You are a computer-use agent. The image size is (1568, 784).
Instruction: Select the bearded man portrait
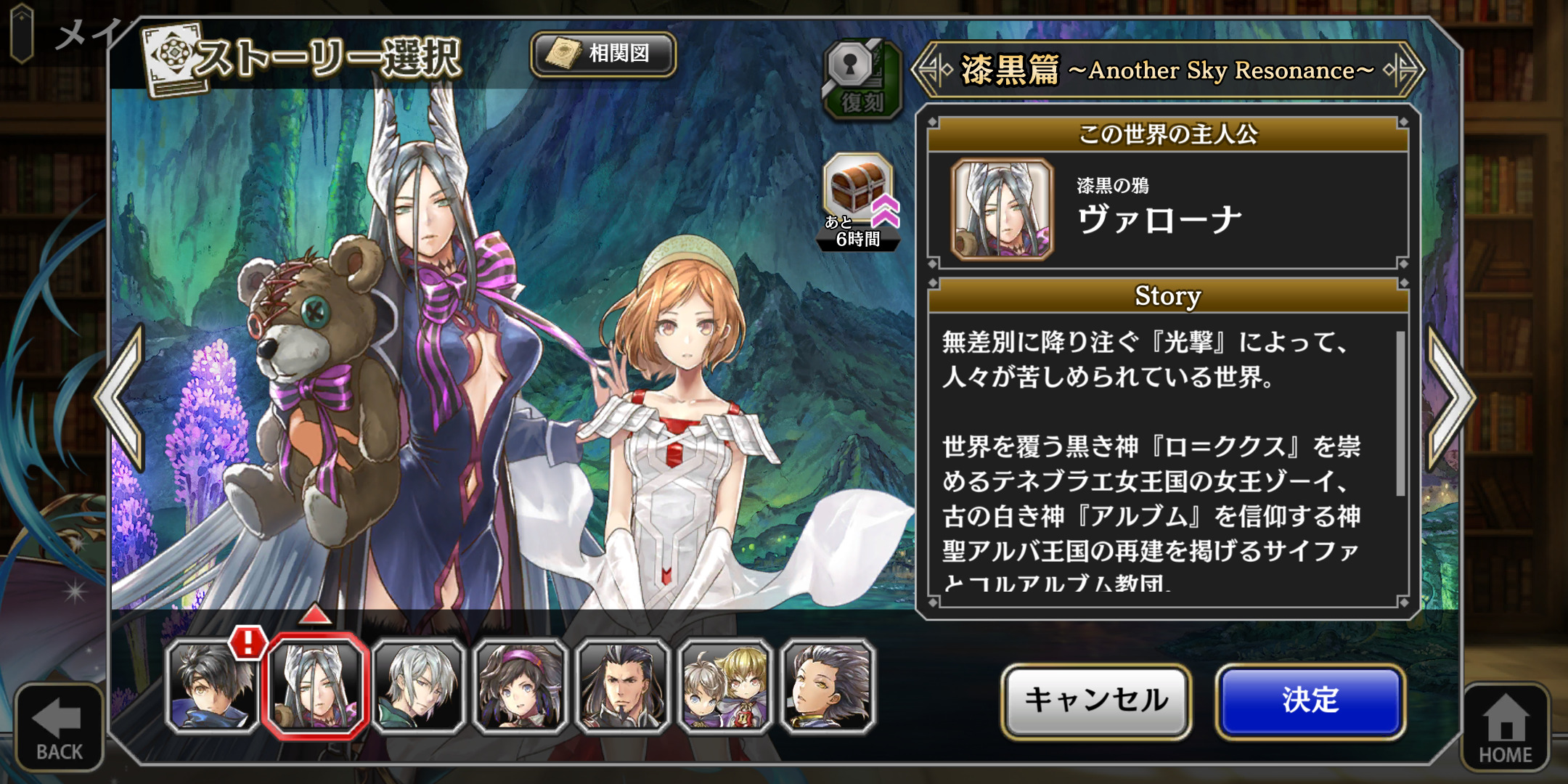point(622,686)
